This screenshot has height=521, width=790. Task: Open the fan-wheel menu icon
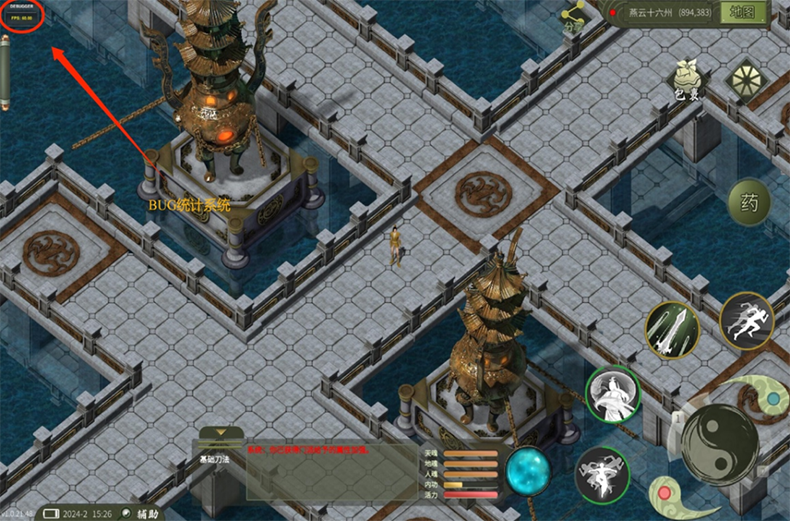[x=745, y=81]
